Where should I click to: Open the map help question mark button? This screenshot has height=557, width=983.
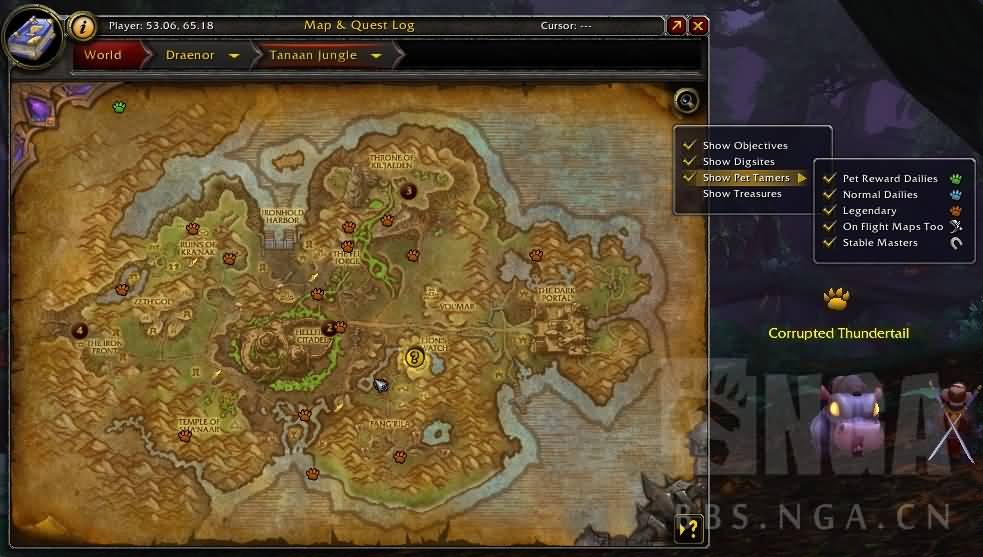tap(686, 530)
